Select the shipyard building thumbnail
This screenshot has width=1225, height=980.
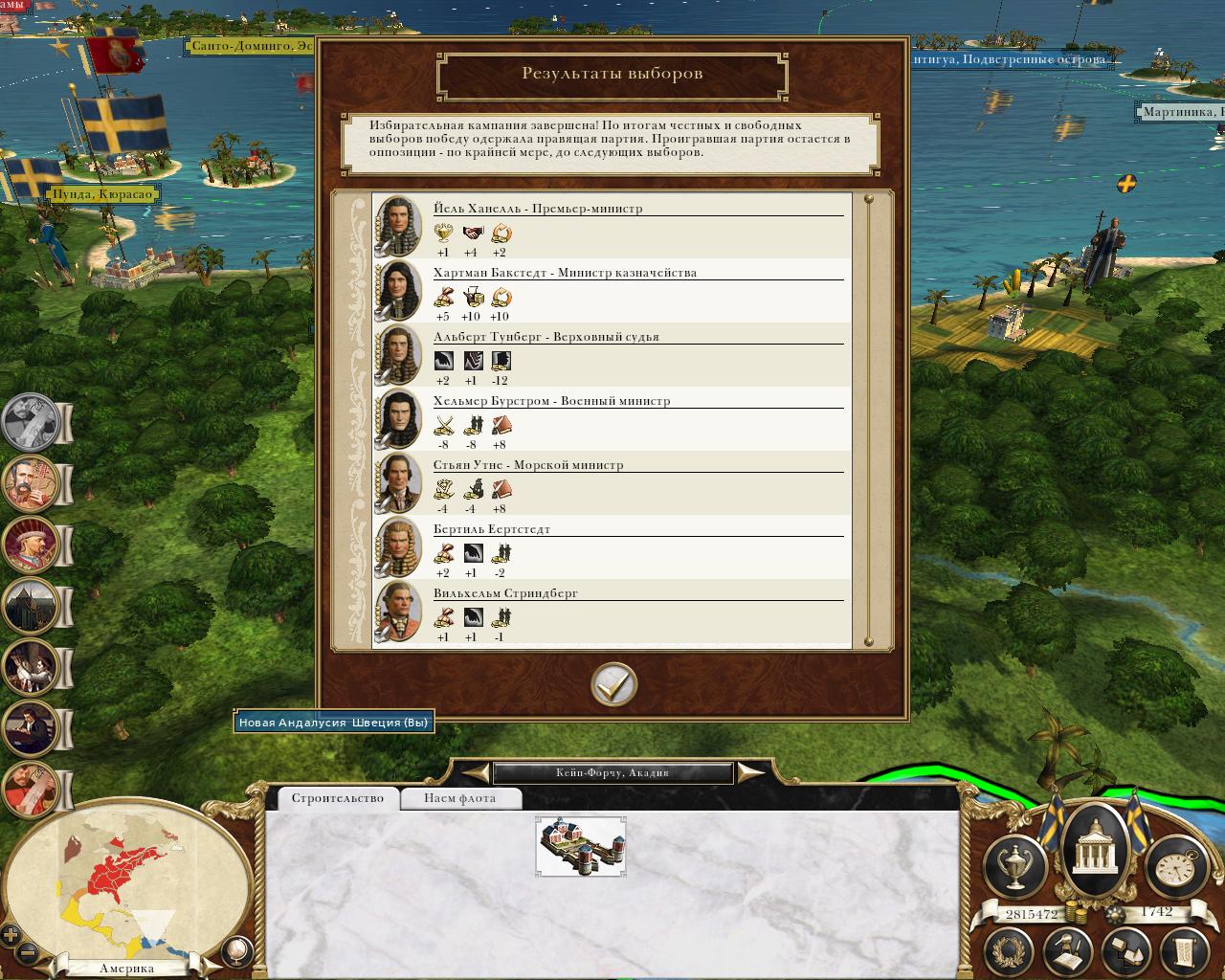coord(581,846)
